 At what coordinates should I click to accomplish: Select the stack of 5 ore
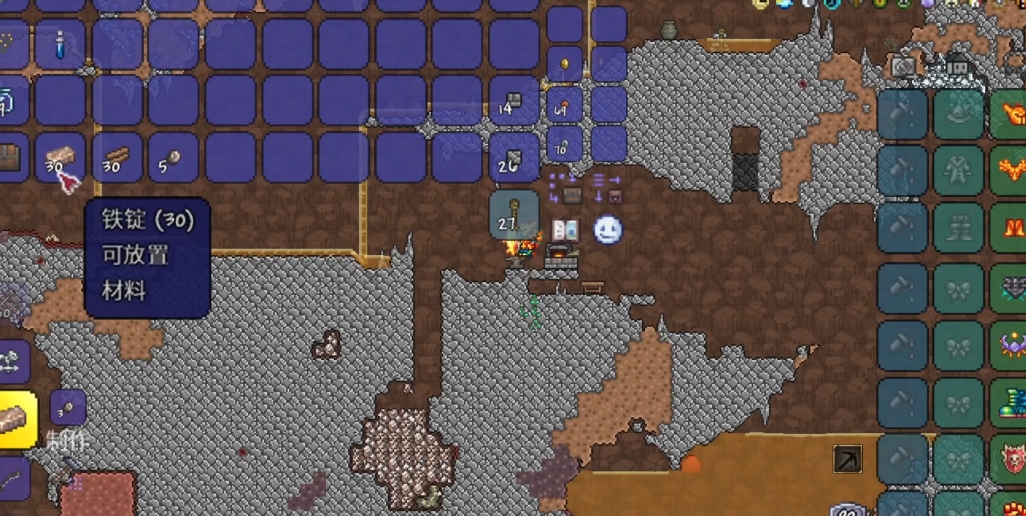point(173,159)
